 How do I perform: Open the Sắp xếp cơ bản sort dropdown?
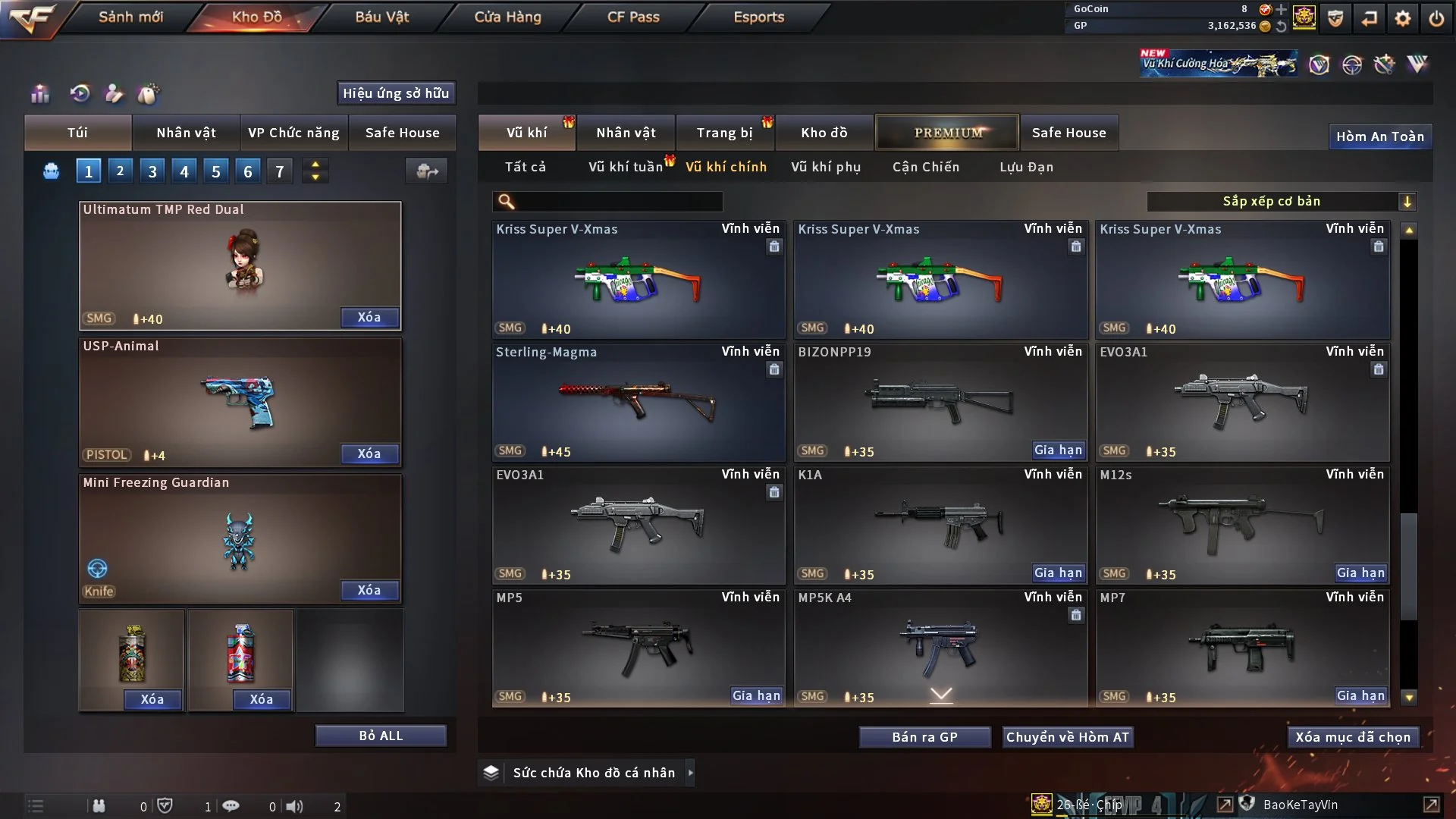1281,201
